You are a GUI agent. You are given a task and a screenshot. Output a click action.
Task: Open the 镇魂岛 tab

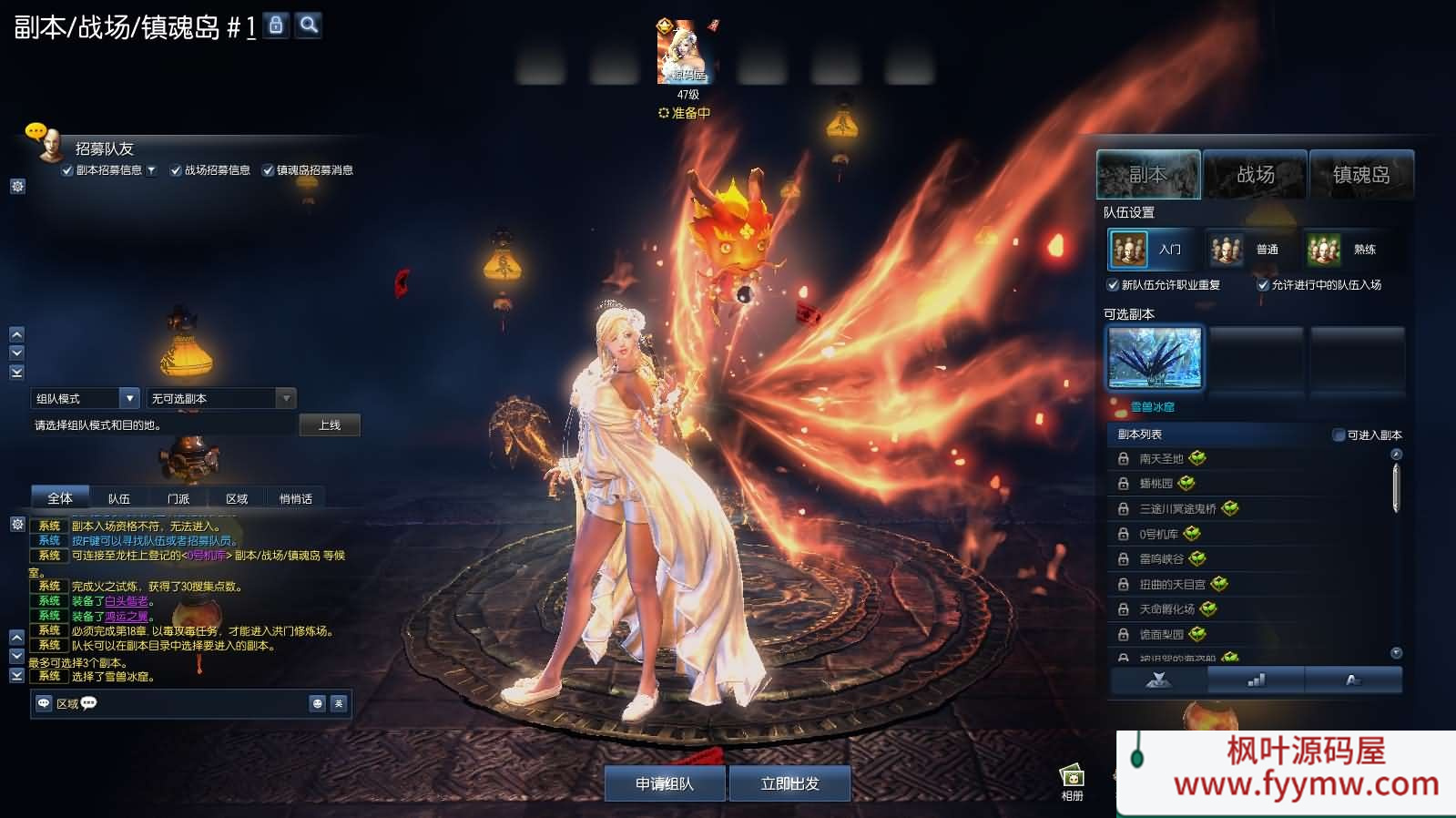coord(1361,174)
